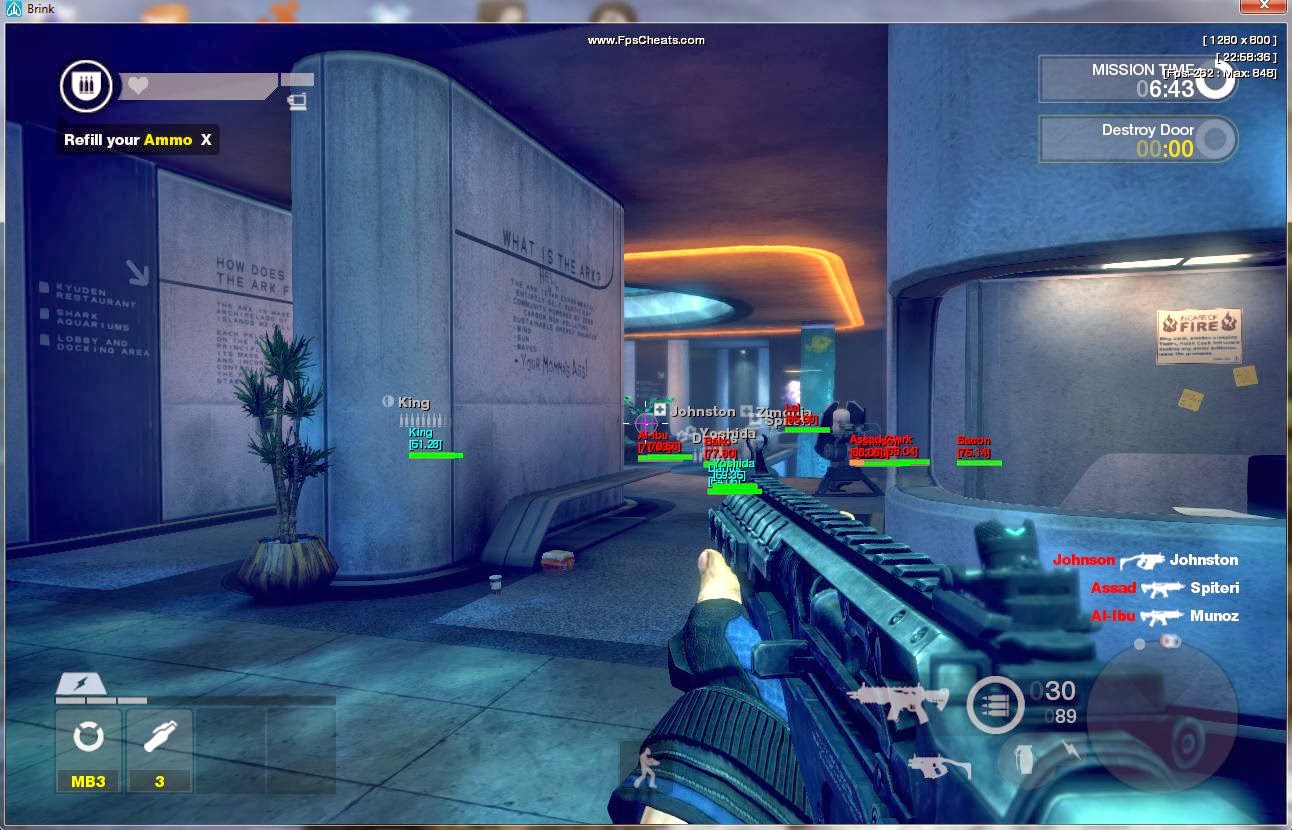The width and height of the screenshot is (1292, 830).
Task: Select the Molotov grenade ability slot
Action: (x=159, y=738)
